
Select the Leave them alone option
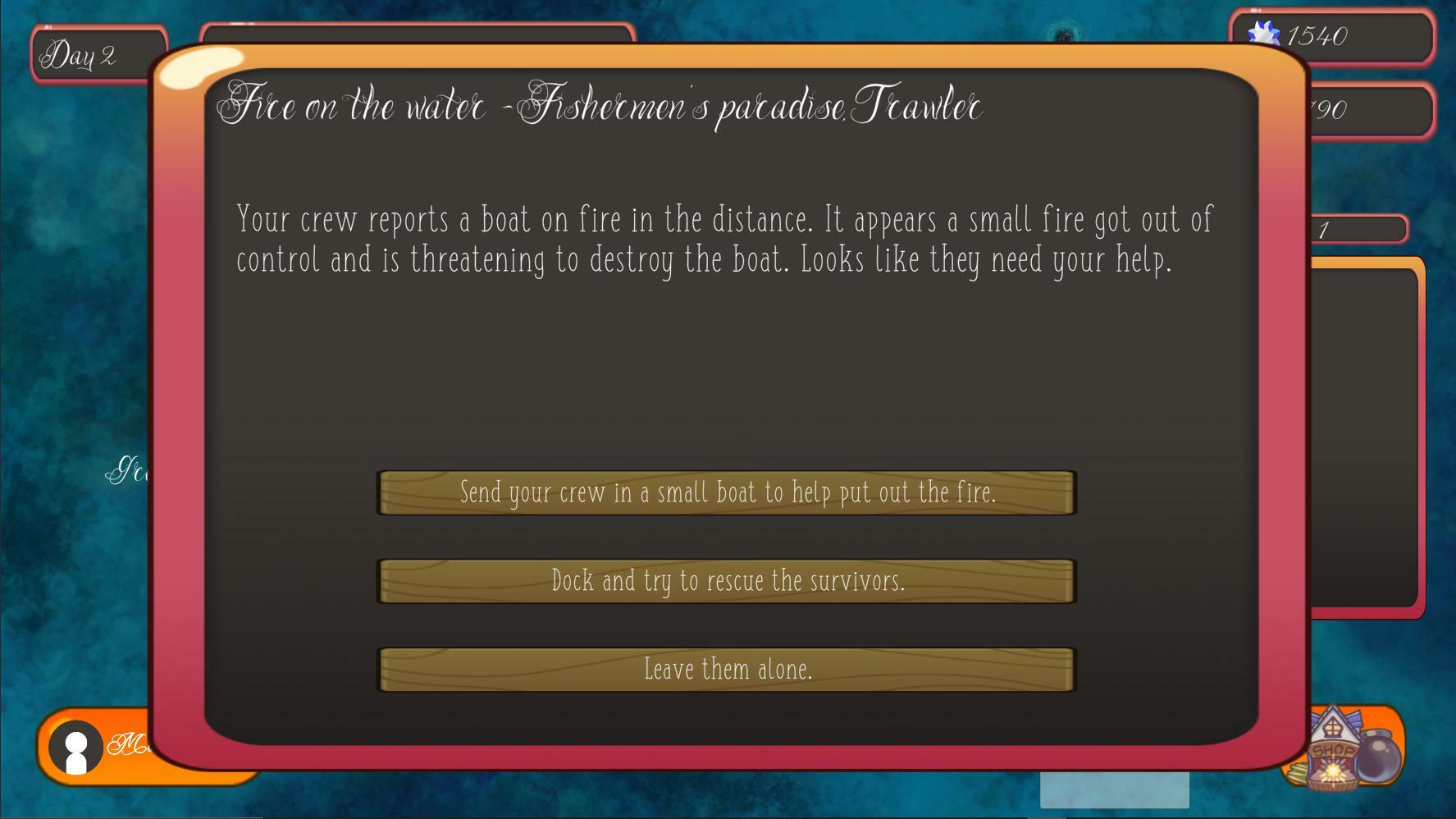pos(727,670)
